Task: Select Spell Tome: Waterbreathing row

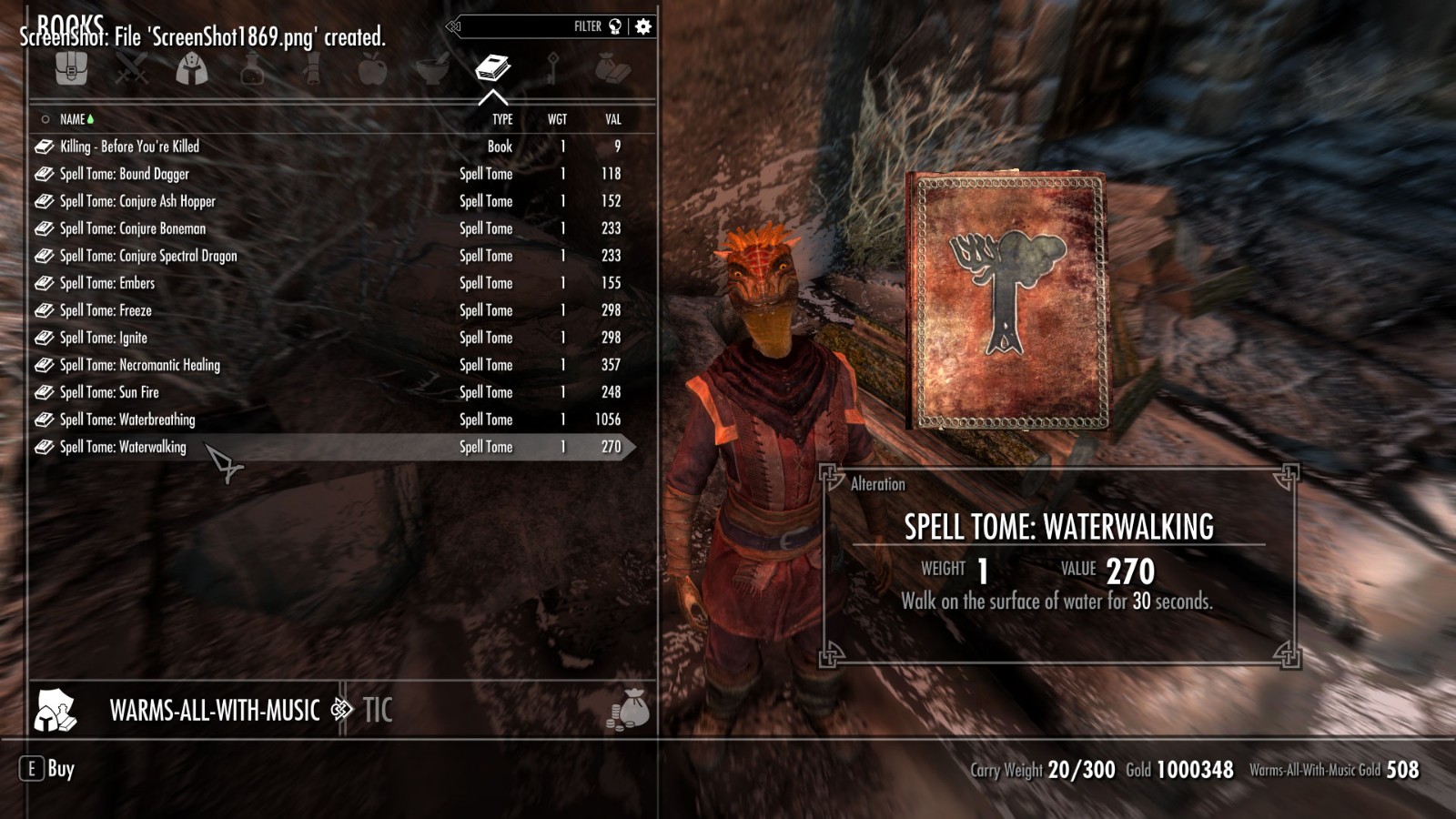Action: [127, 420]
